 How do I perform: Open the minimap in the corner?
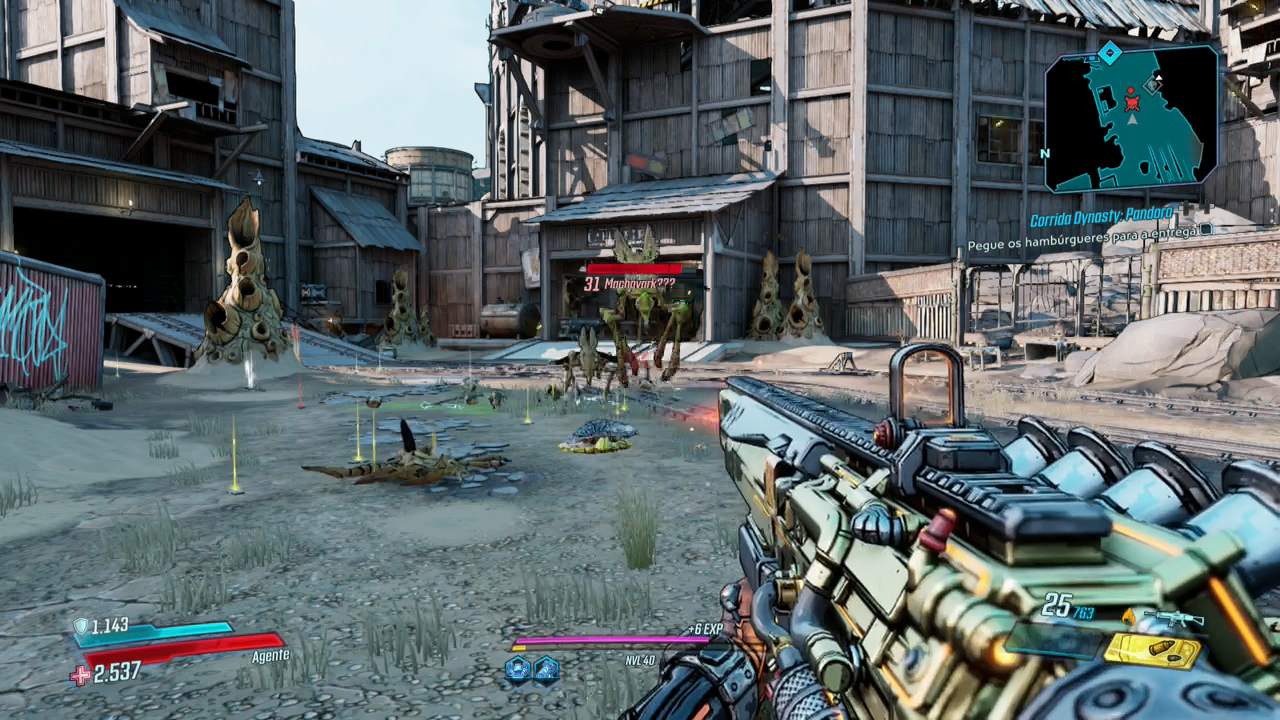1132,120
